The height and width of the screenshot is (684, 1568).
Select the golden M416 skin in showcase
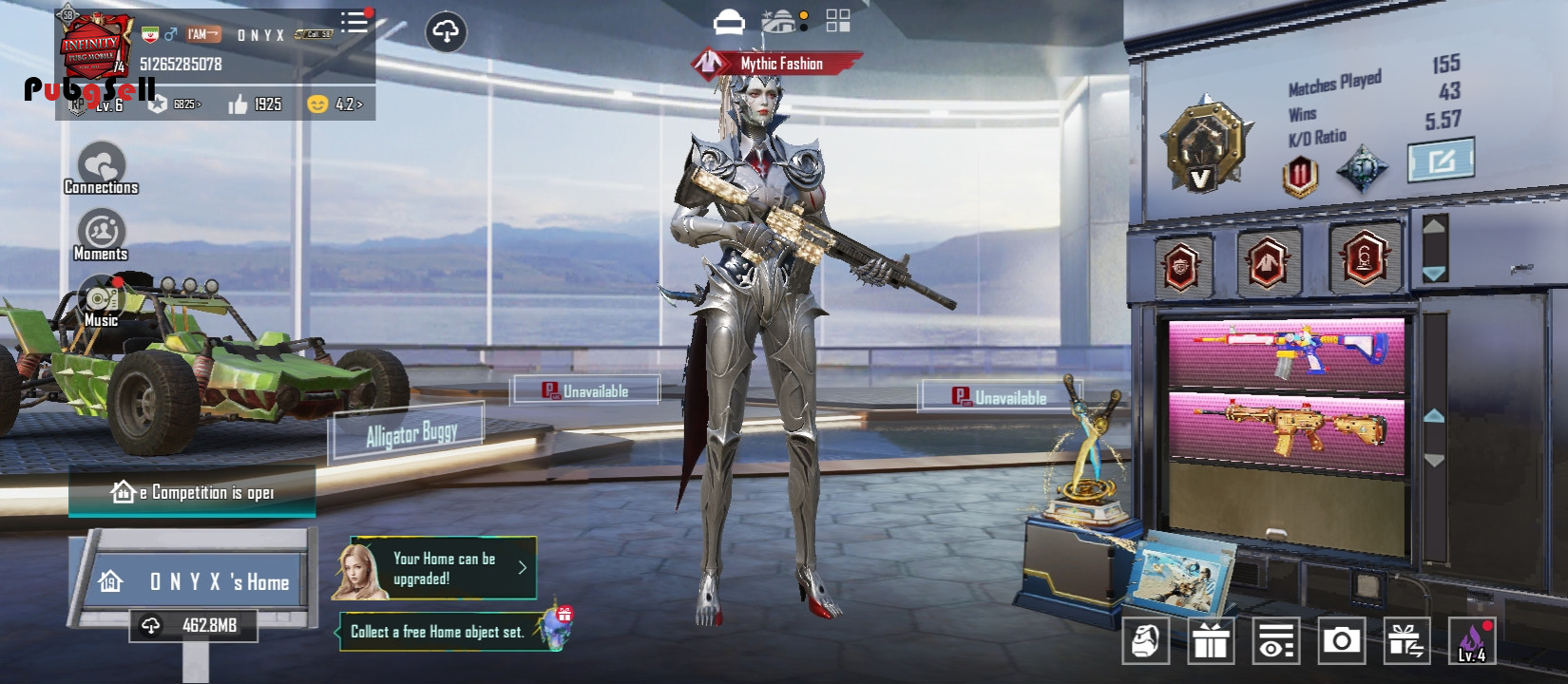pos(1287,430)
